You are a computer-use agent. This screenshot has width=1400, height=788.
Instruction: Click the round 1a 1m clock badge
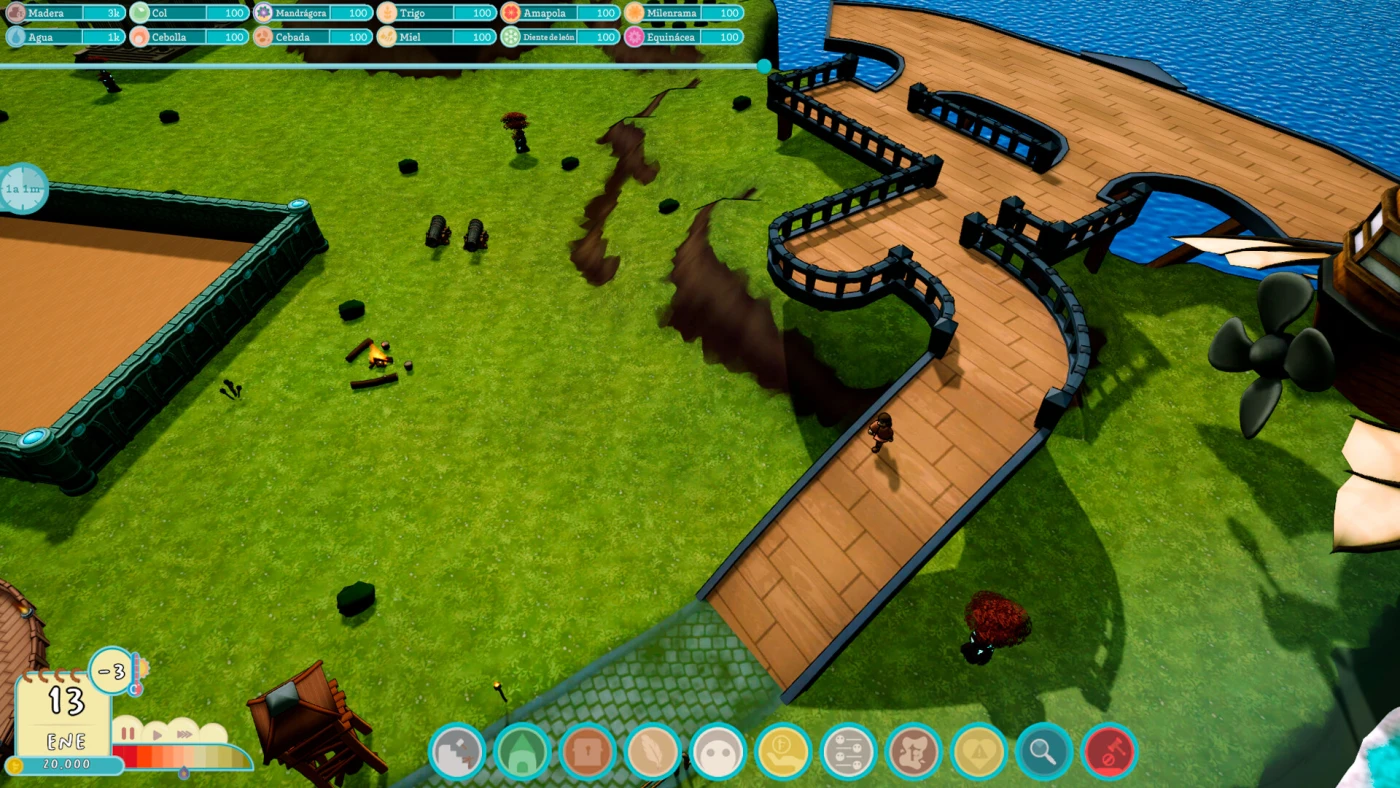pyautogui.click(x=23, y=188)
